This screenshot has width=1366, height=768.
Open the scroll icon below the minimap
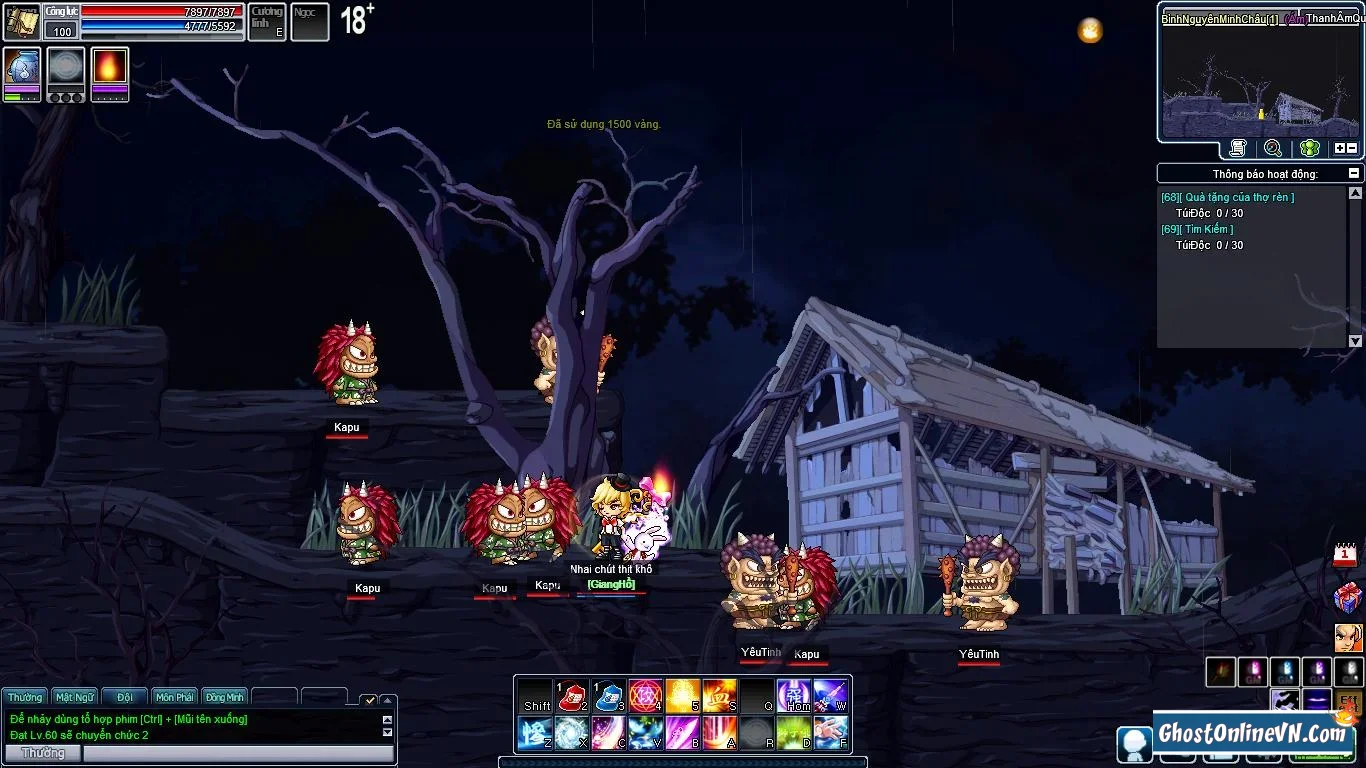coord(1238,148)
